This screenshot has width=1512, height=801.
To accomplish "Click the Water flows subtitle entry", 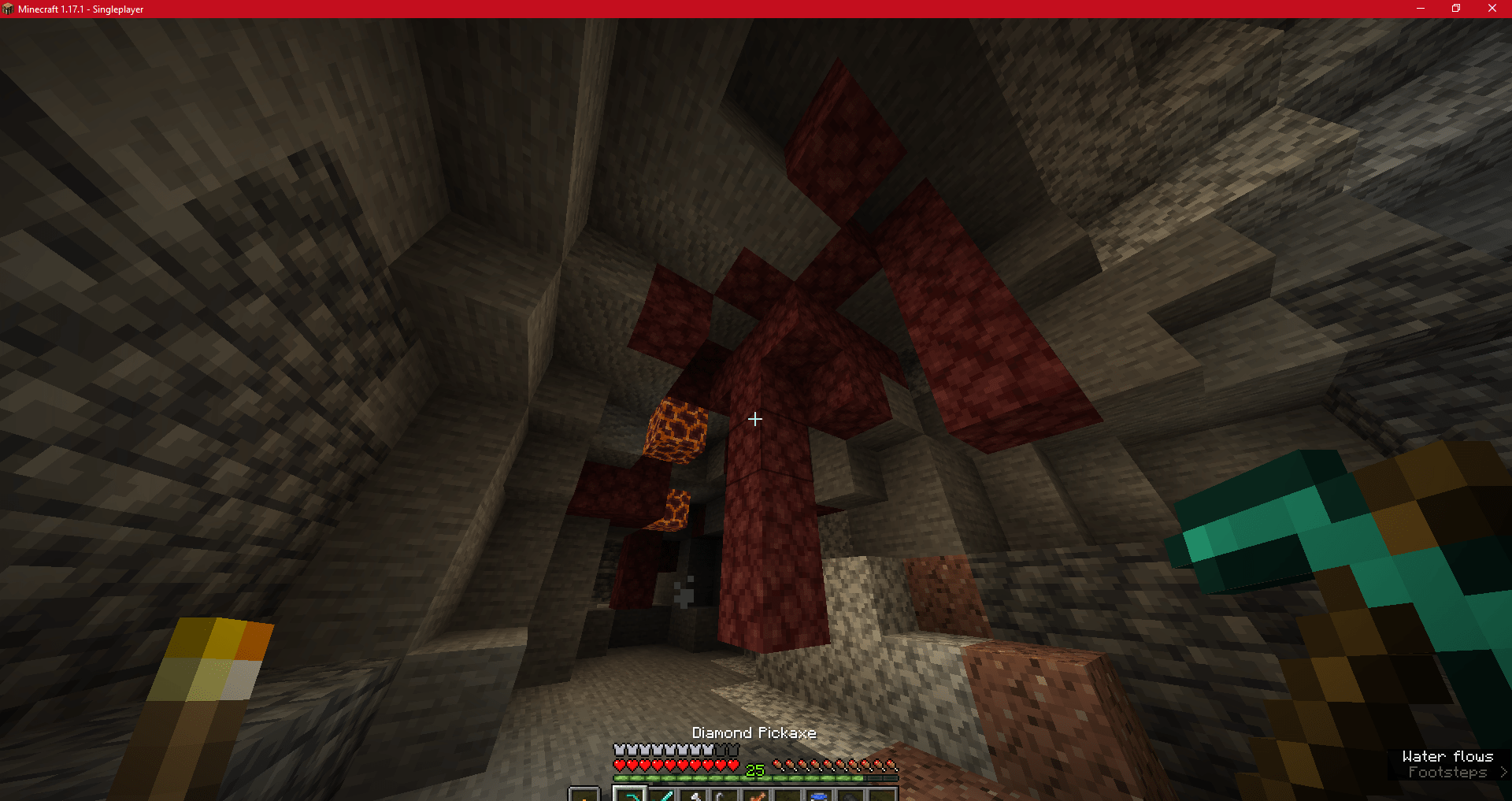I will (x=1447, y=755).
